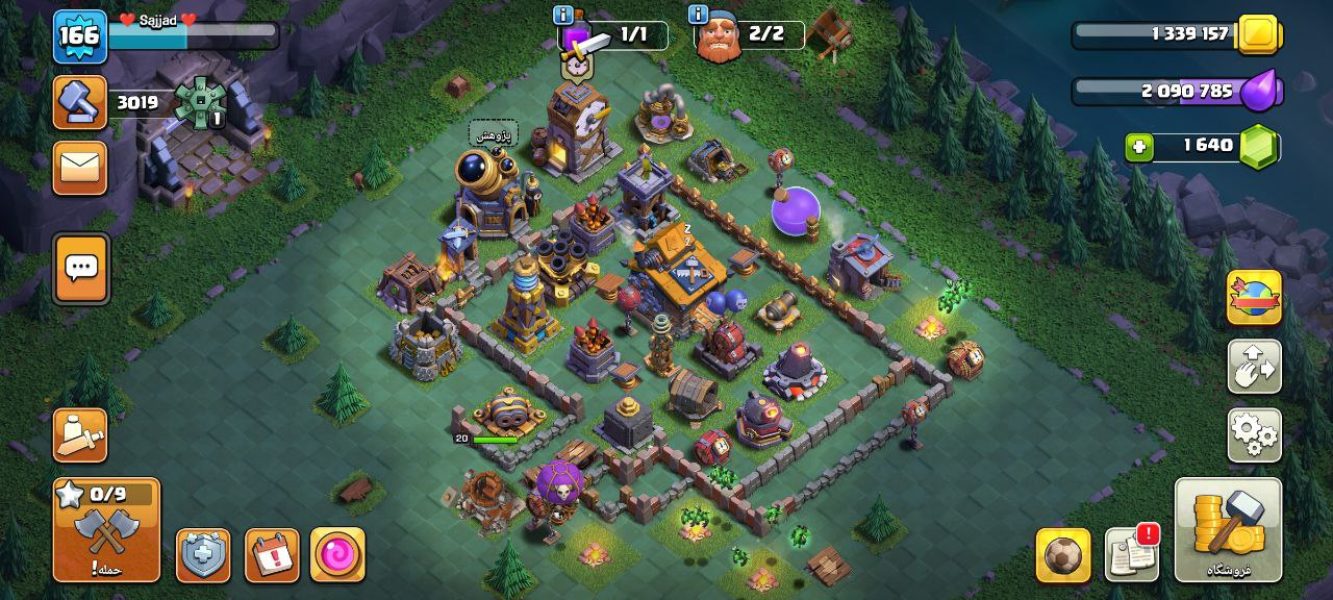Open the events calendar button
Viewport: 1333px width, 600px height.
point(271,555)
